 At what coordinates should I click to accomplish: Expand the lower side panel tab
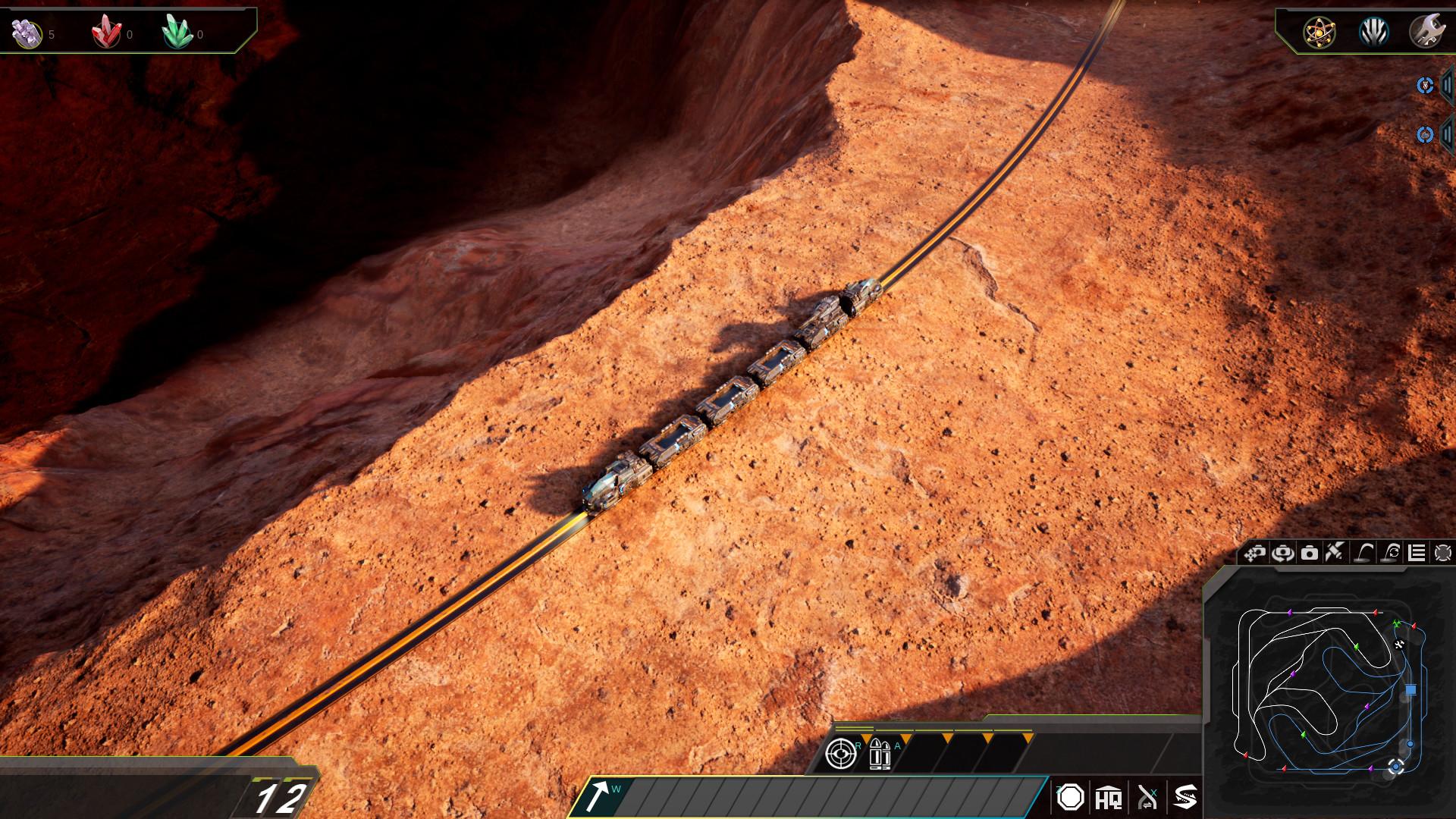(1445, 135)
